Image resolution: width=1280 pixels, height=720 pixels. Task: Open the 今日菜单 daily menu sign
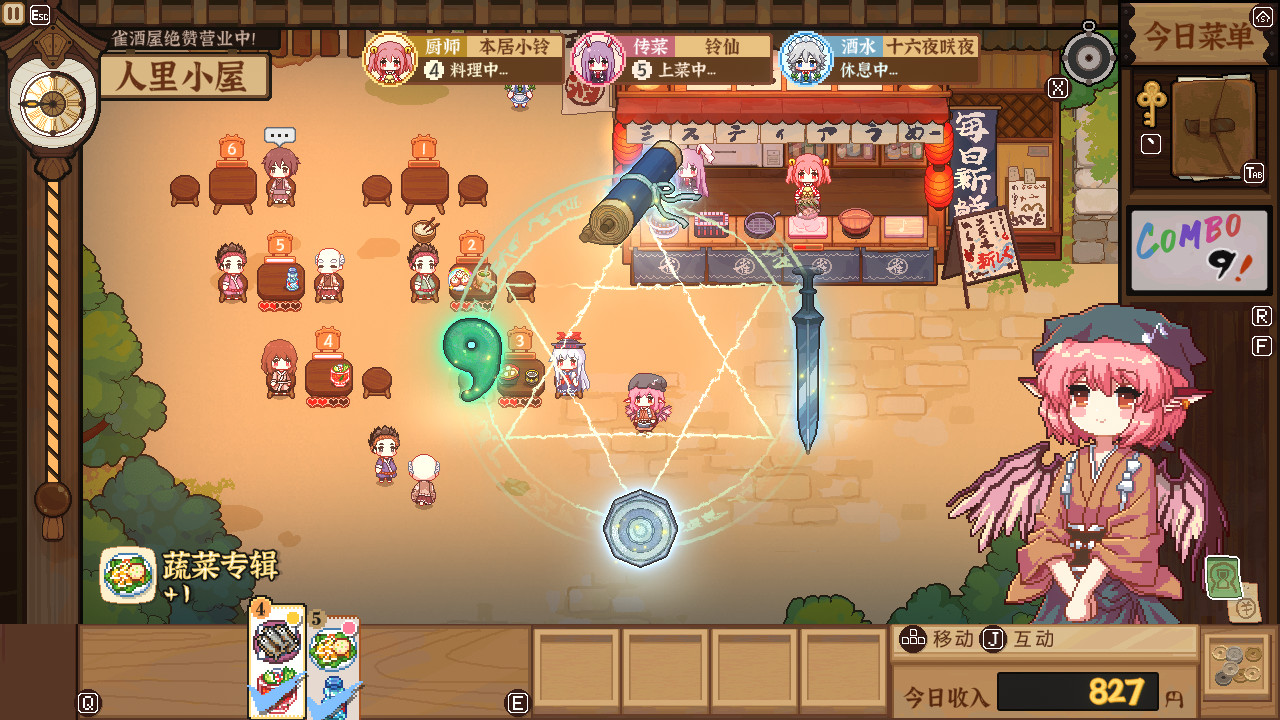[x=1197, y=37]
